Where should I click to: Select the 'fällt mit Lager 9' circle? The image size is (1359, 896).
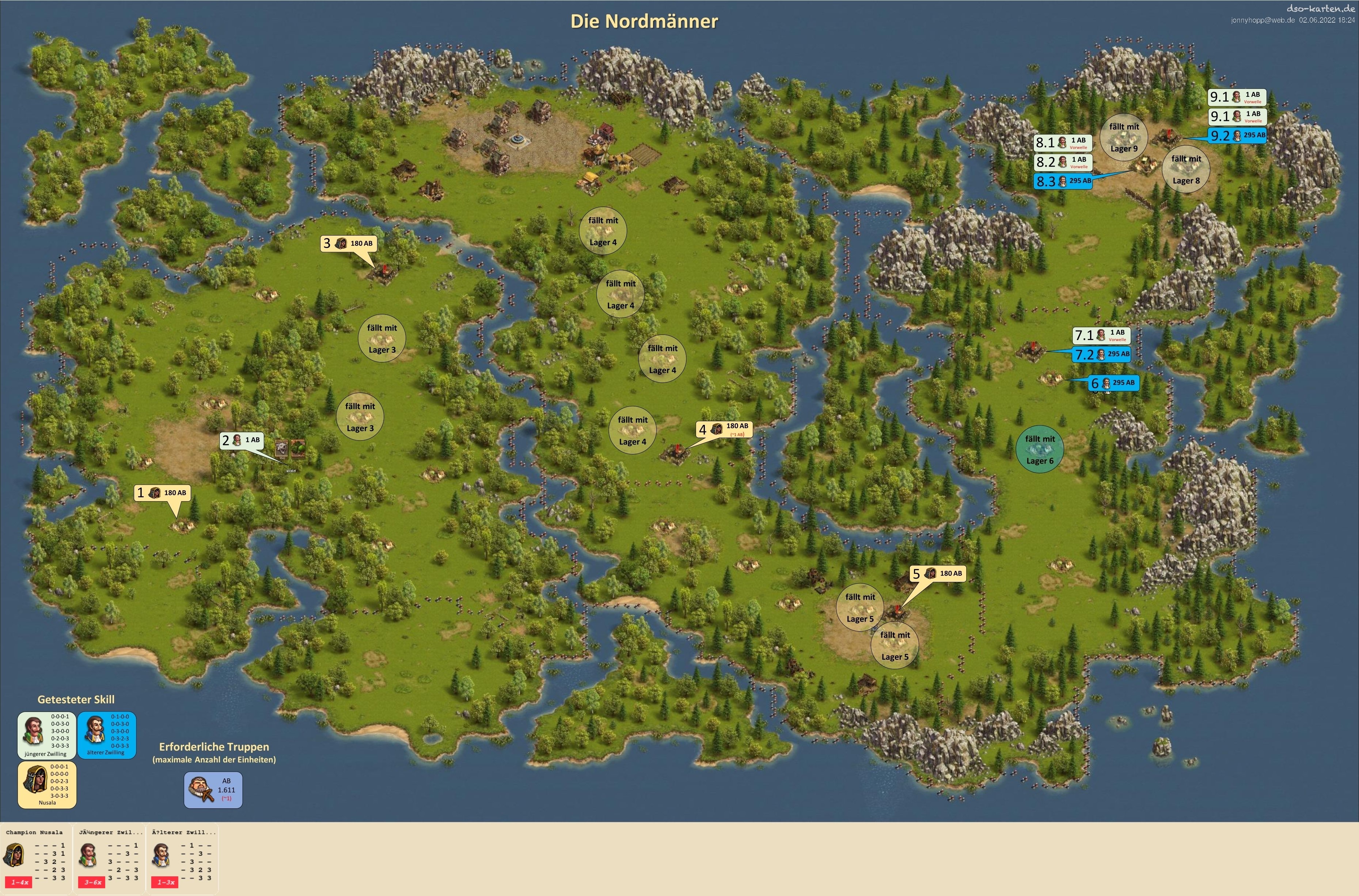pyautogui.click(x=1124, y=138)
